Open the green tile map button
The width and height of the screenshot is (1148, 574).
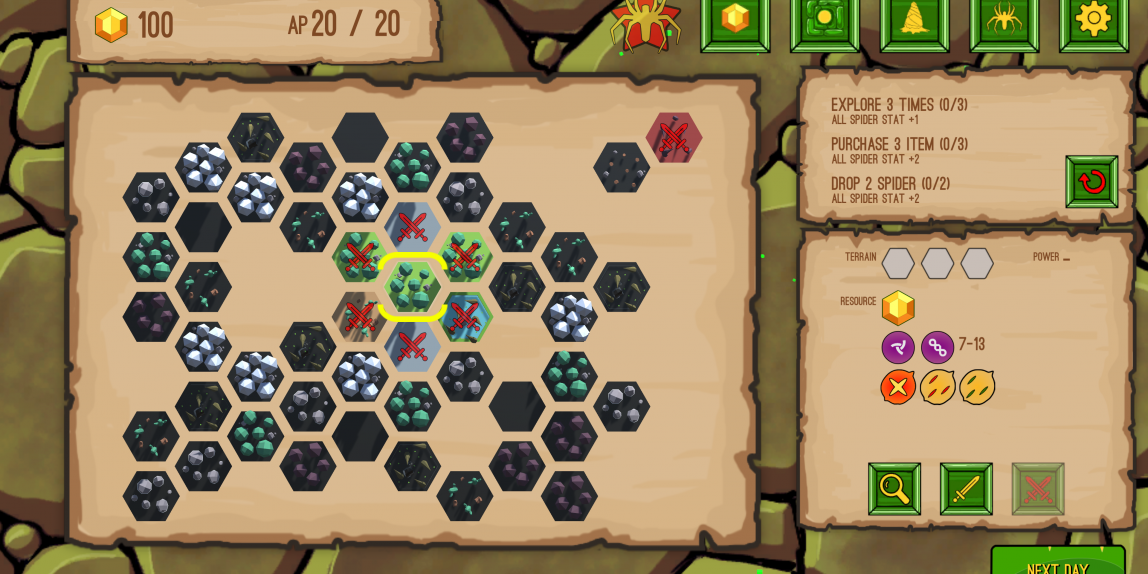(x=824, y=20)
